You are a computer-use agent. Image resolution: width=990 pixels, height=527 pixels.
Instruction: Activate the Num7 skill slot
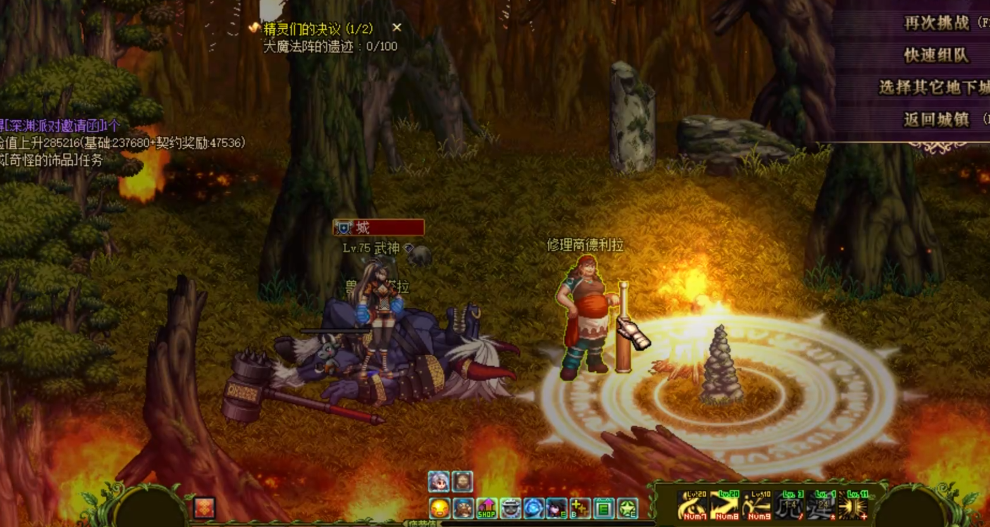click(694, 506)
